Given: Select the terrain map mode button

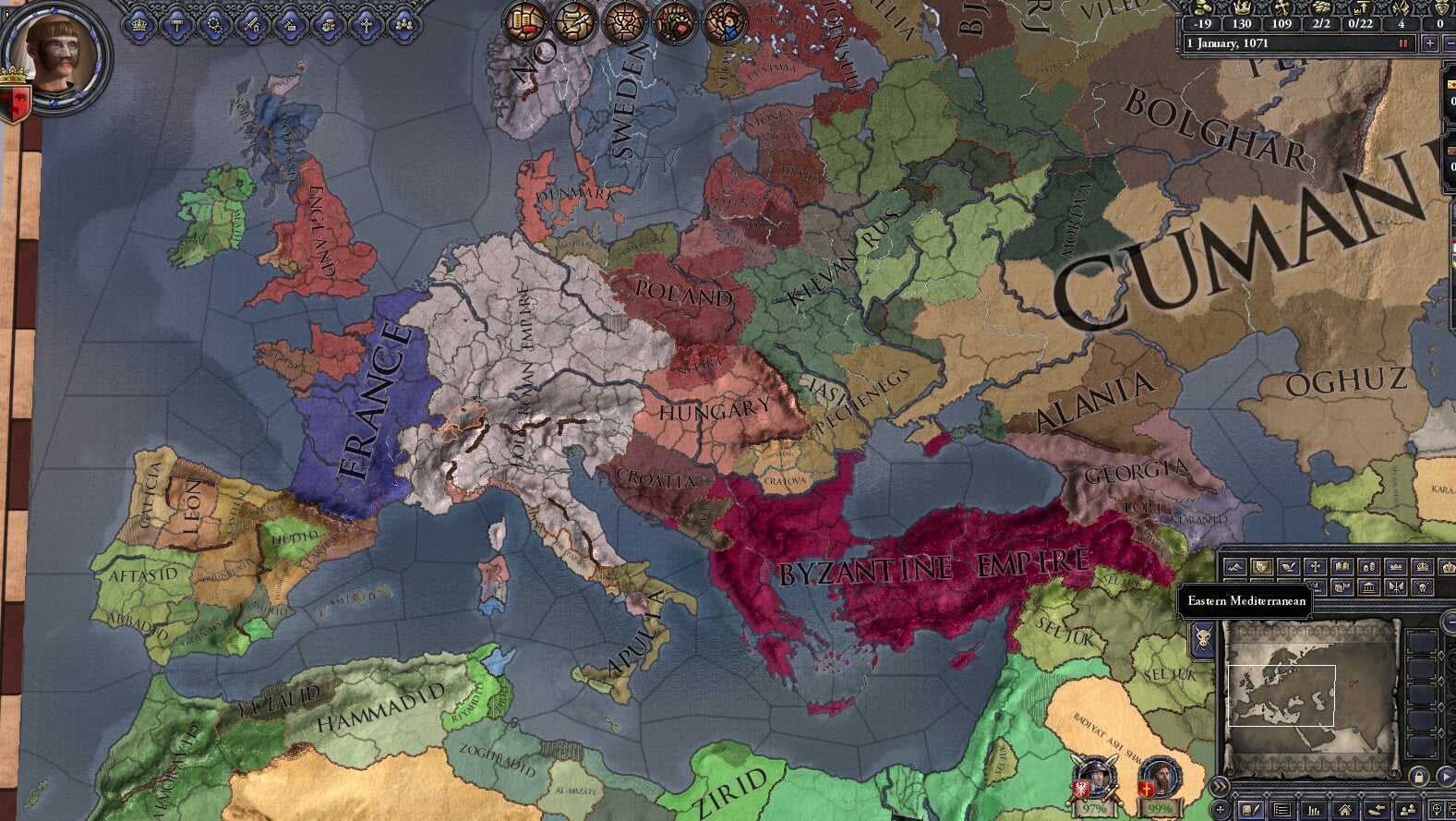Looking at the screenshot, I should point(1234,567).
